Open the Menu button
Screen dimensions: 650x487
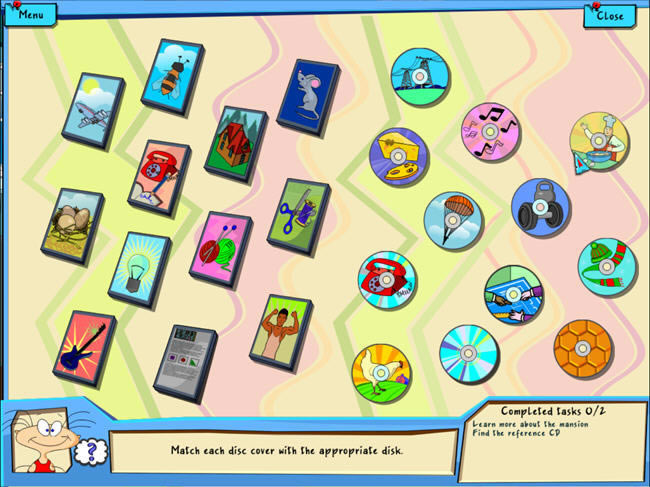click(x=30, y=14)
